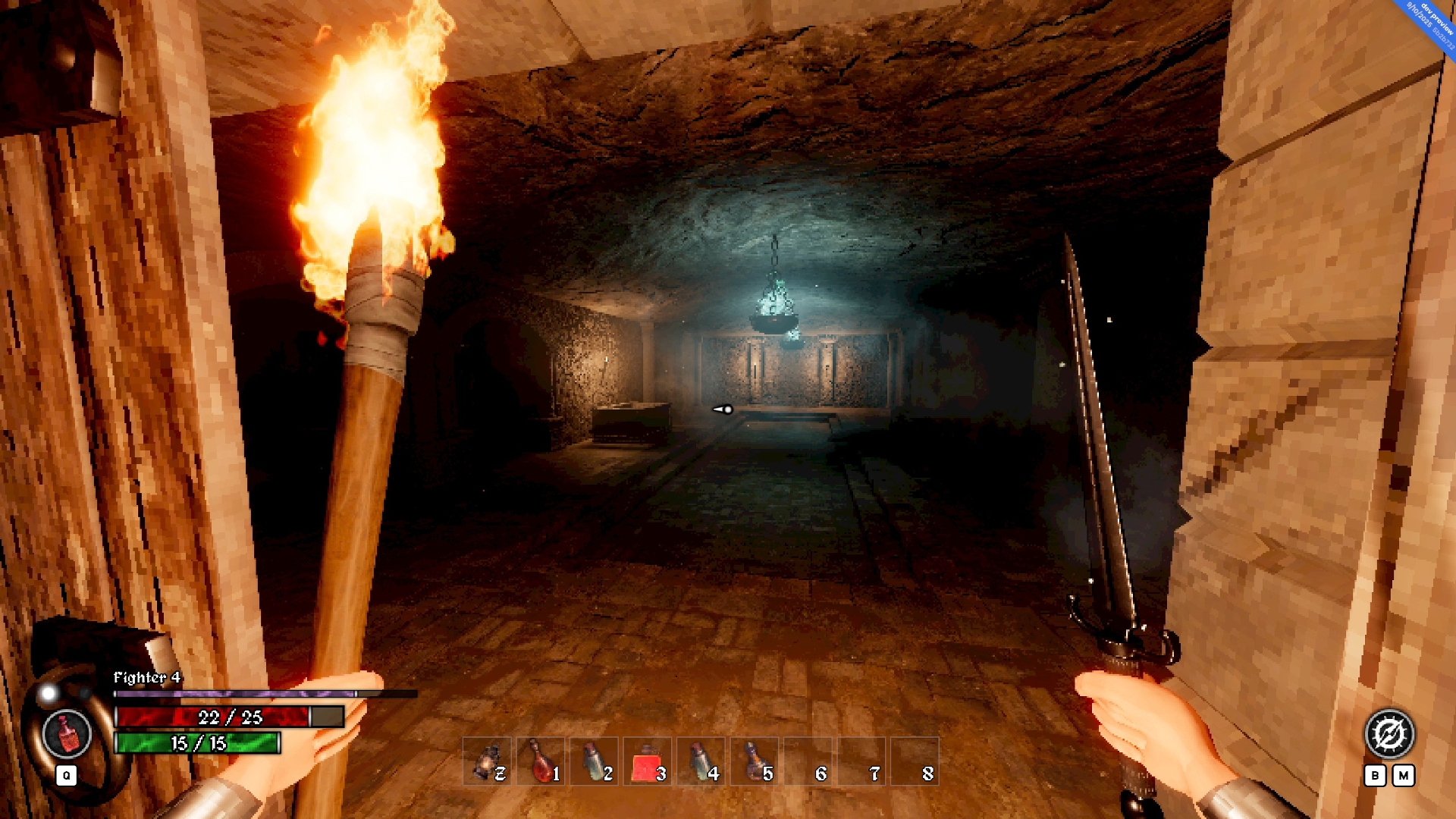1456x819 pixels.
Task: Click the red potion quick-use icon
Action: [67, 734]
